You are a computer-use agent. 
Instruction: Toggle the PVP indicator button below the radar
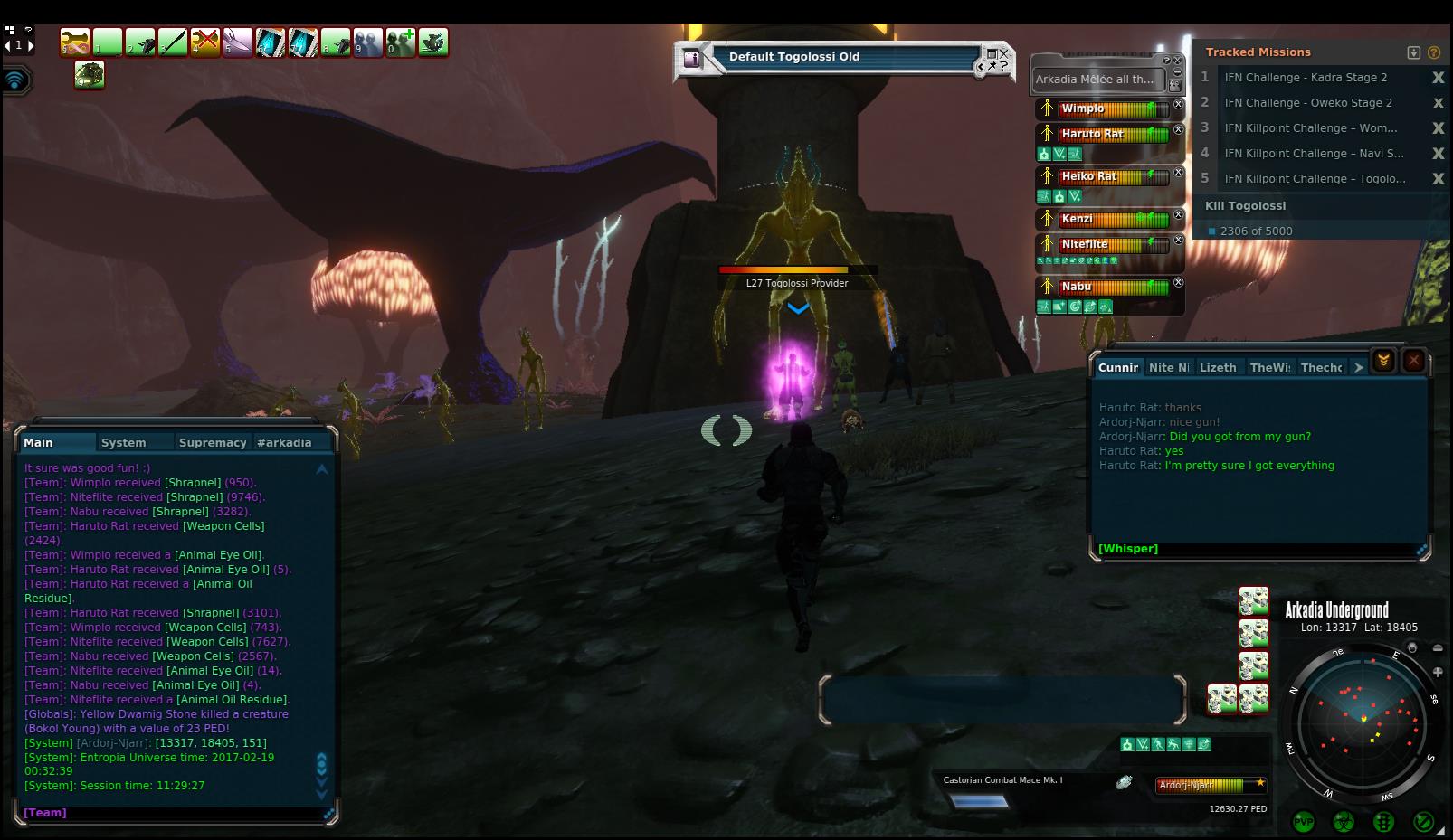coord(1304,822)
